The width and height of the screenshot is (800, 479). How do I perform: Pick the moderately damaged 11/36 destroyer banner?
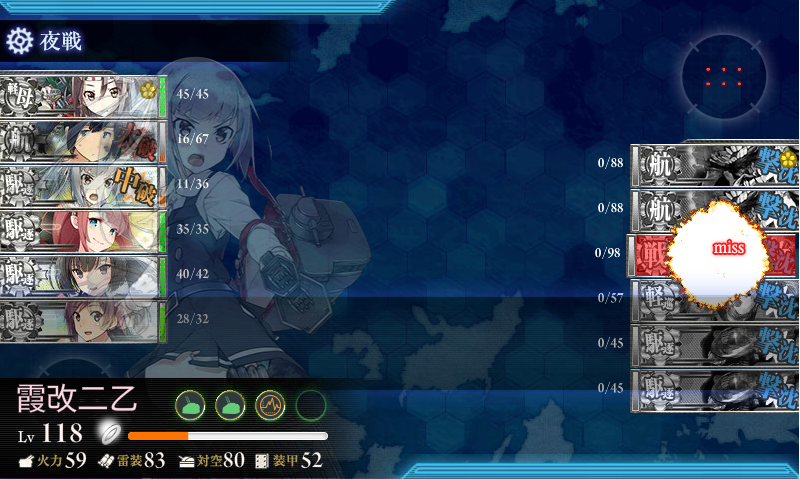tap(82, 186)
